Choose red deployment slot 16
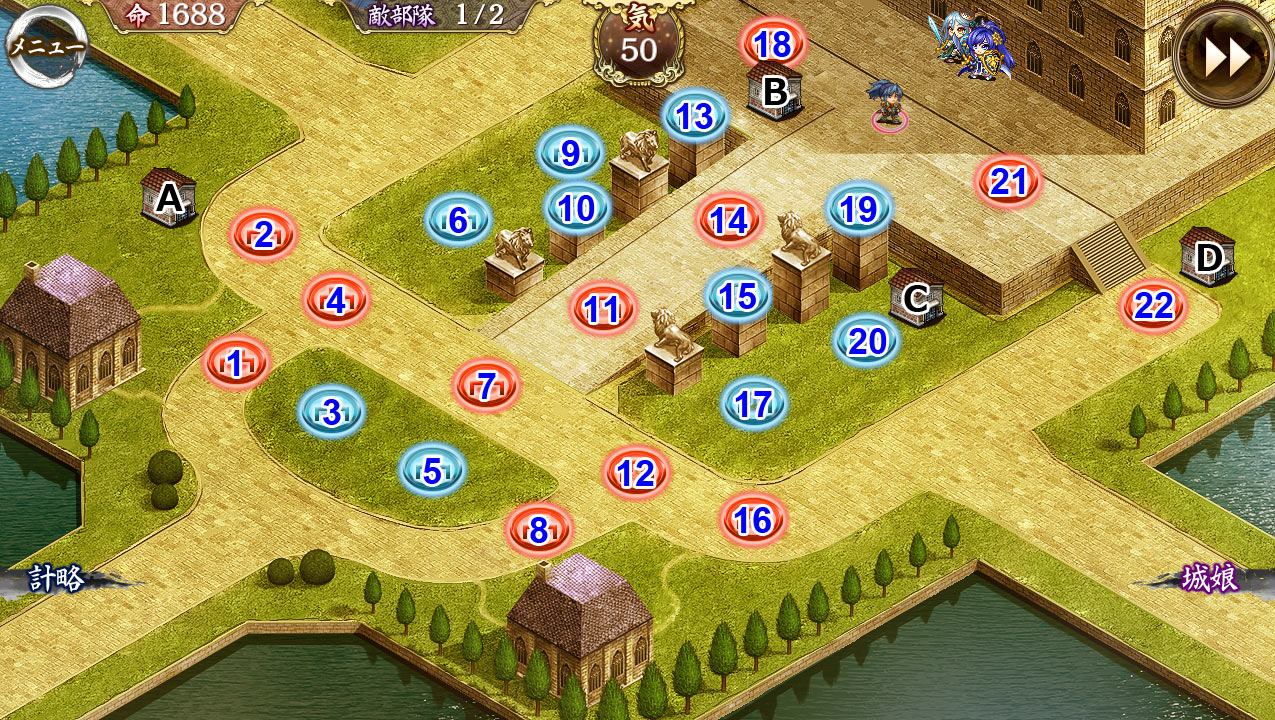Viewport: 1275px width, 720px height. click(752, 519)
